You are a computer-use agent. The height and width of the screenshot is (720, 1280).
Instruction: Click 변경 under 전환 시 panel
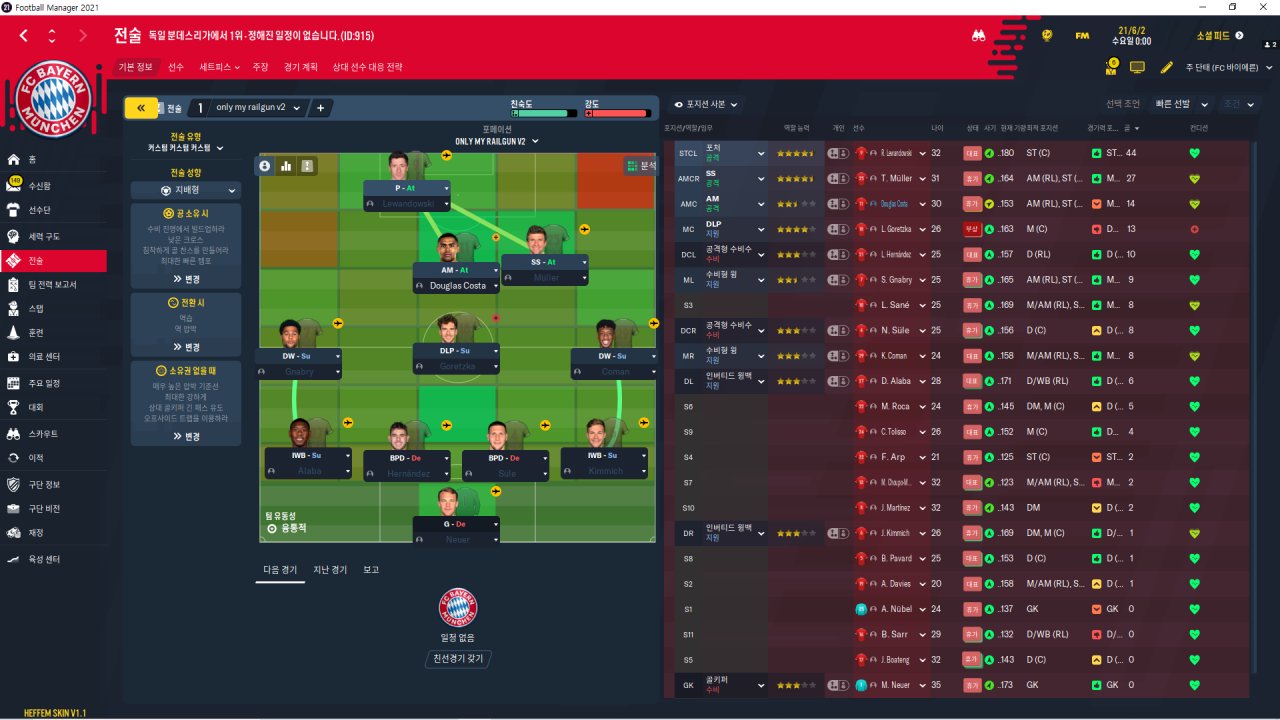pos(185,347)
